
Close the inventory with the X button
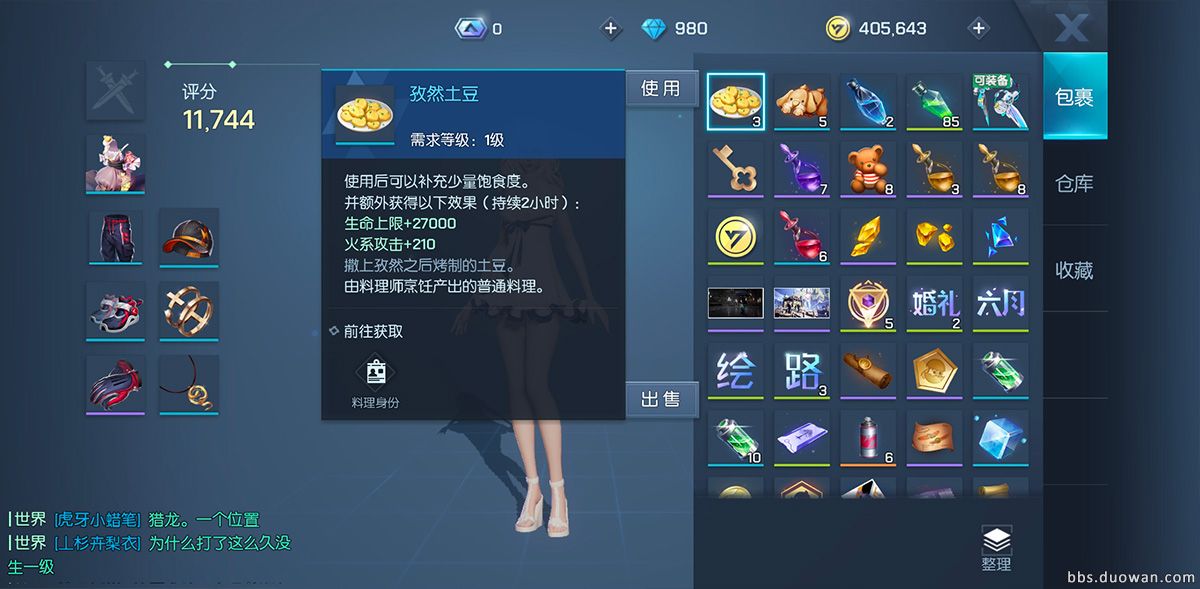point(1071,27)
